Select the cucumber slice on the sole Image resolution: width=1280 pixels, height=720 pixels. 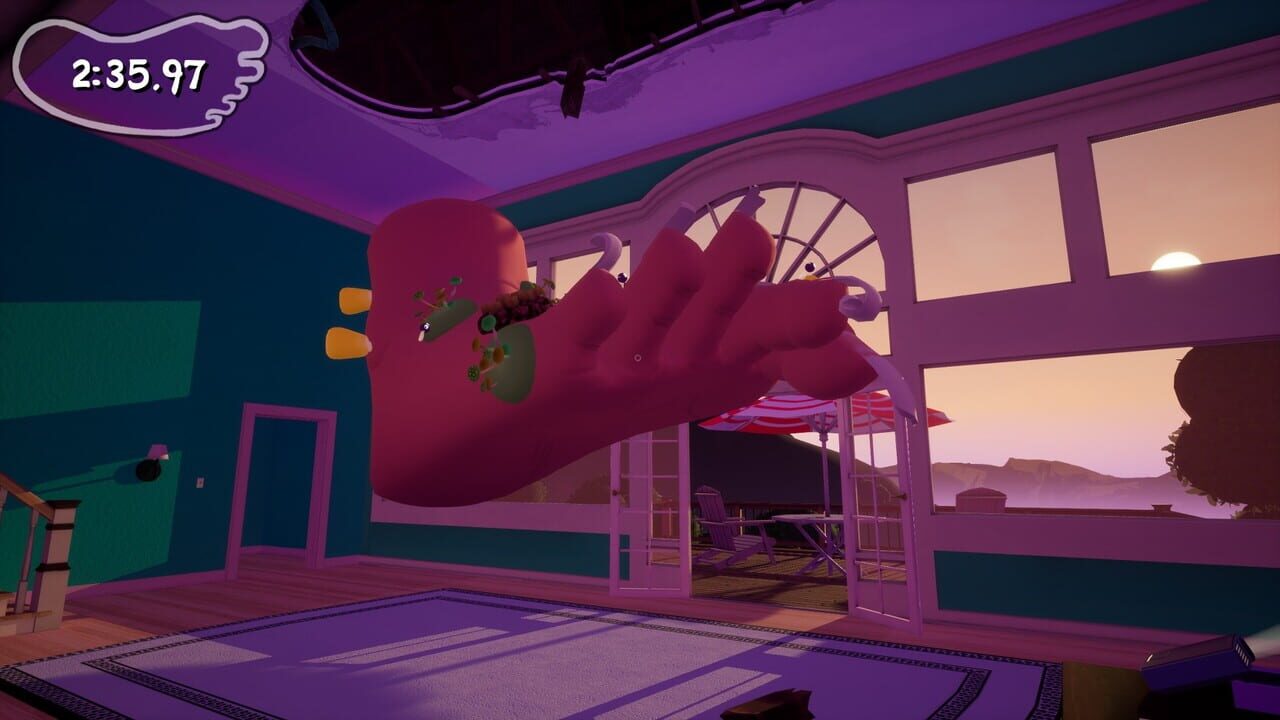pyautogui.click(x=487, y=322)
